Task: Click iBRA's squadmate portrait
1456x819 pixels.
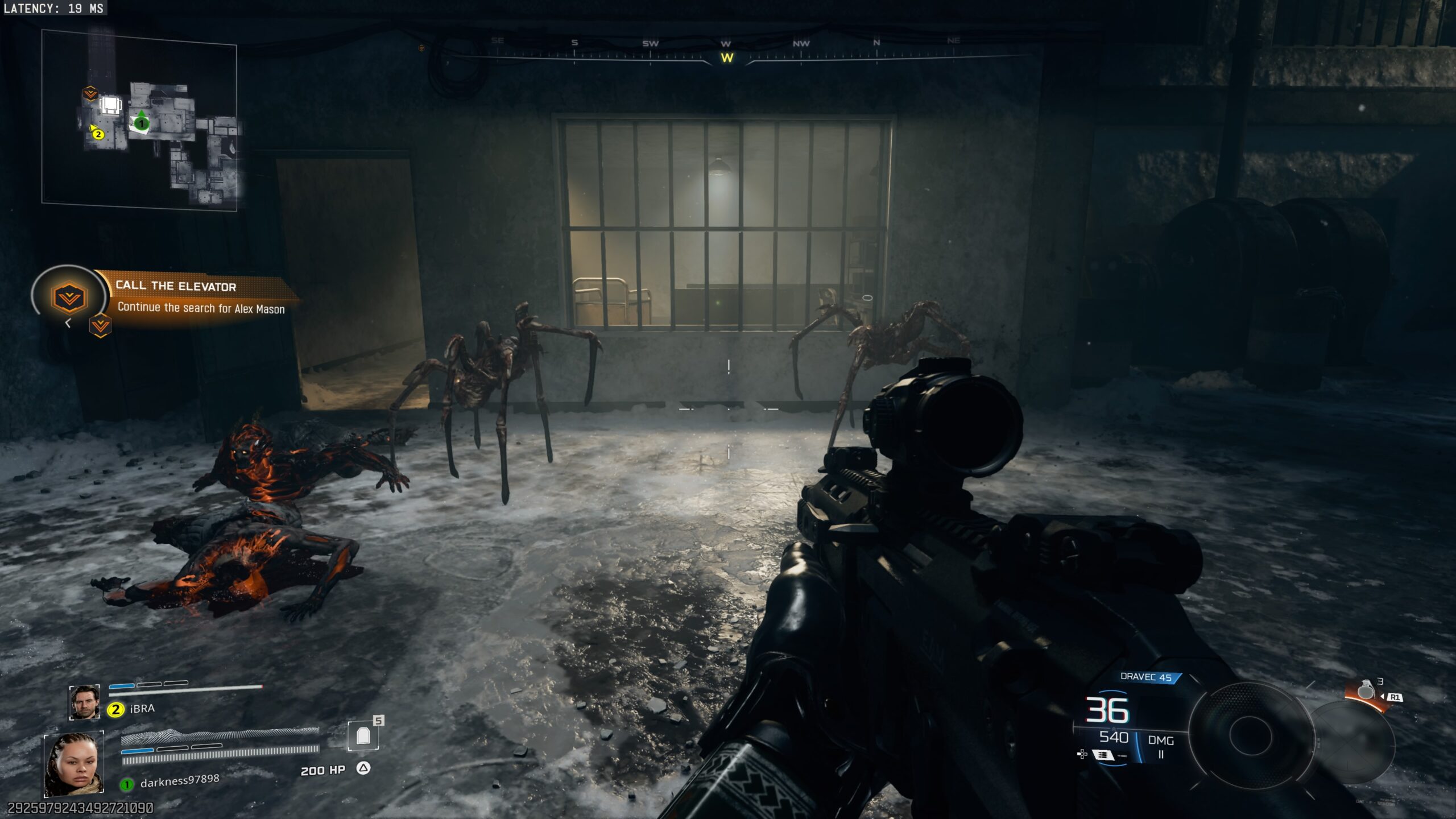Action: 84,702
